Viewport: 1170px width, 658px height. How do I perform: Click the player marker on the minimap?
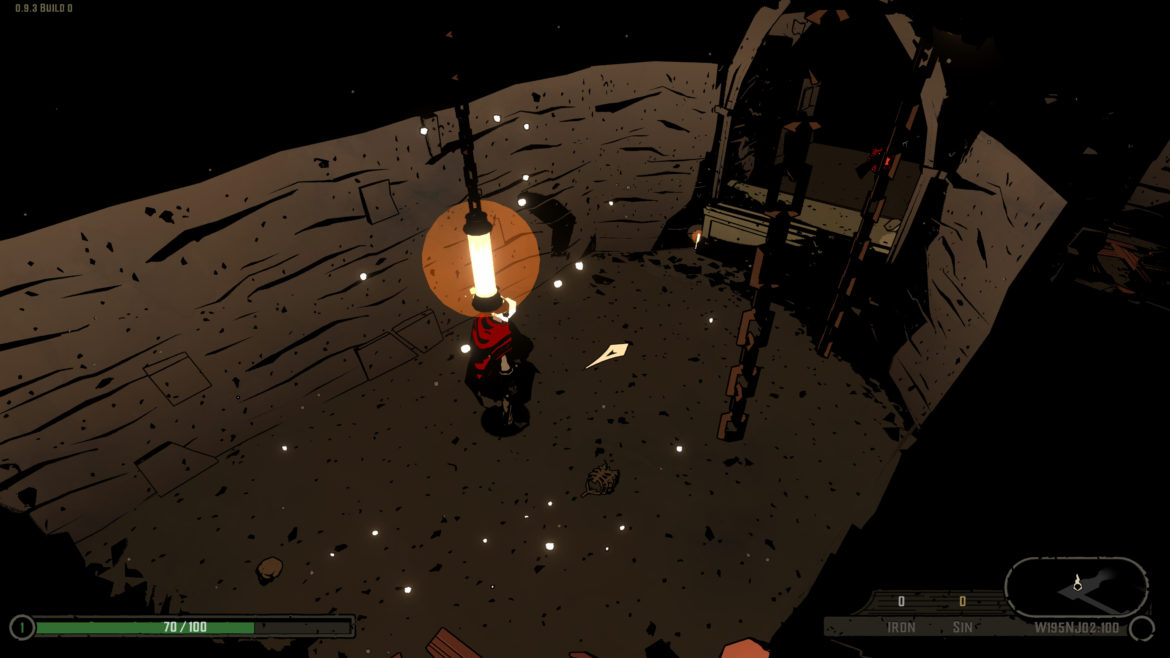coord(1077,582)
